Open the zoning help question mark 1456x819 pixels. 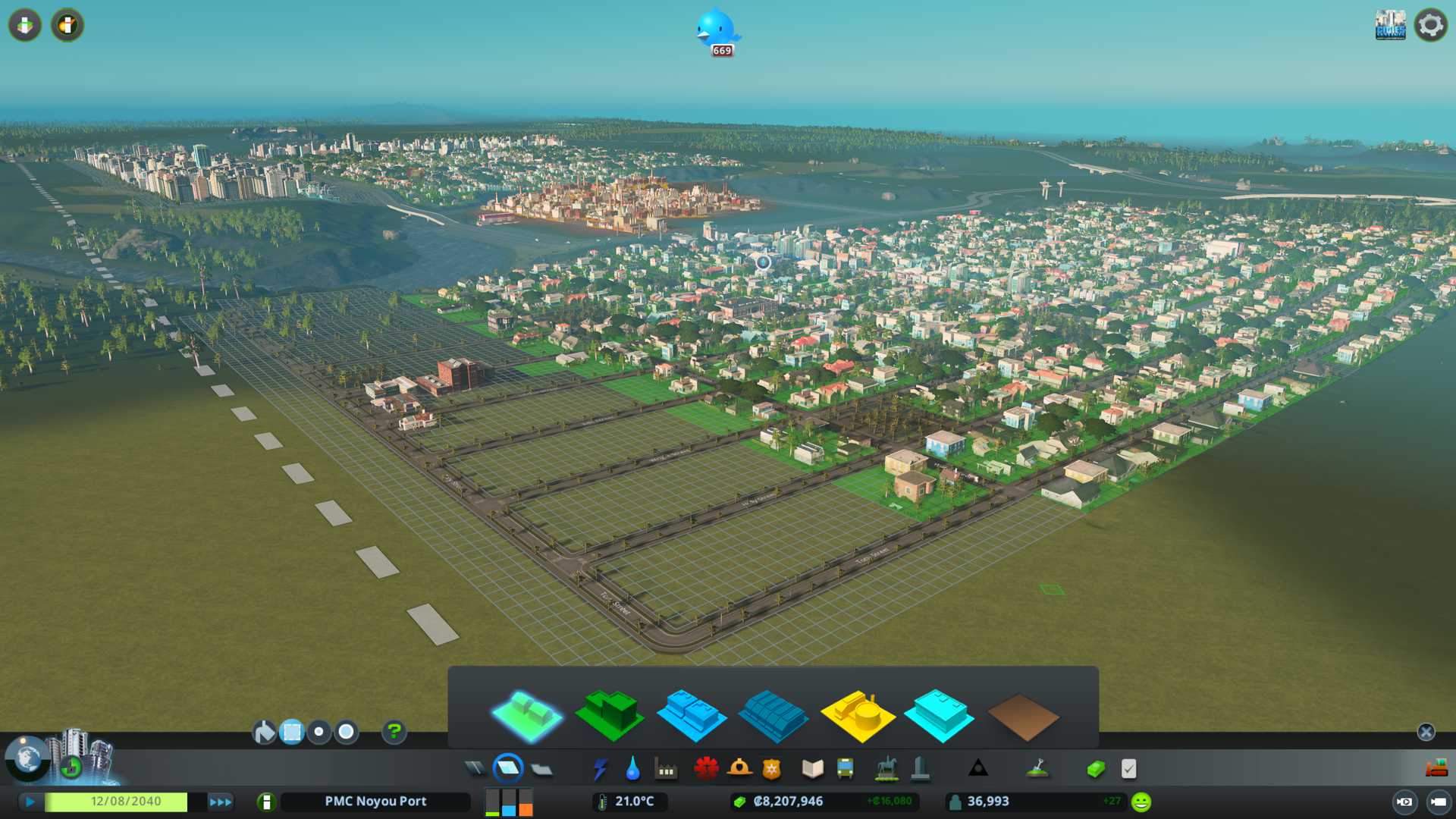[x=394, y=732]
